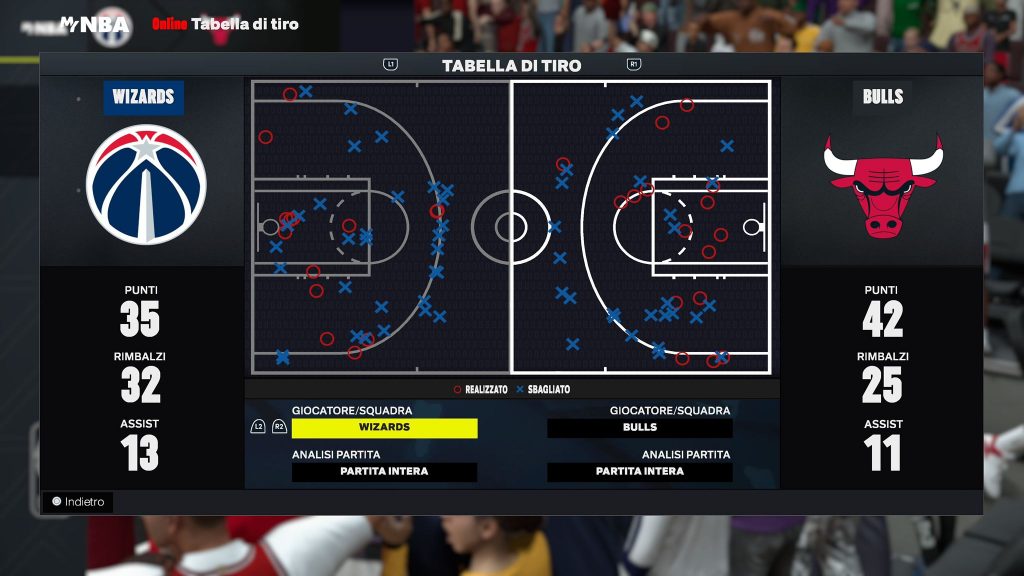Open the Bulls Partita Intera analysis selector
Image resolution: width=1024 pixels, height=576 pixels.
[639, 472]
